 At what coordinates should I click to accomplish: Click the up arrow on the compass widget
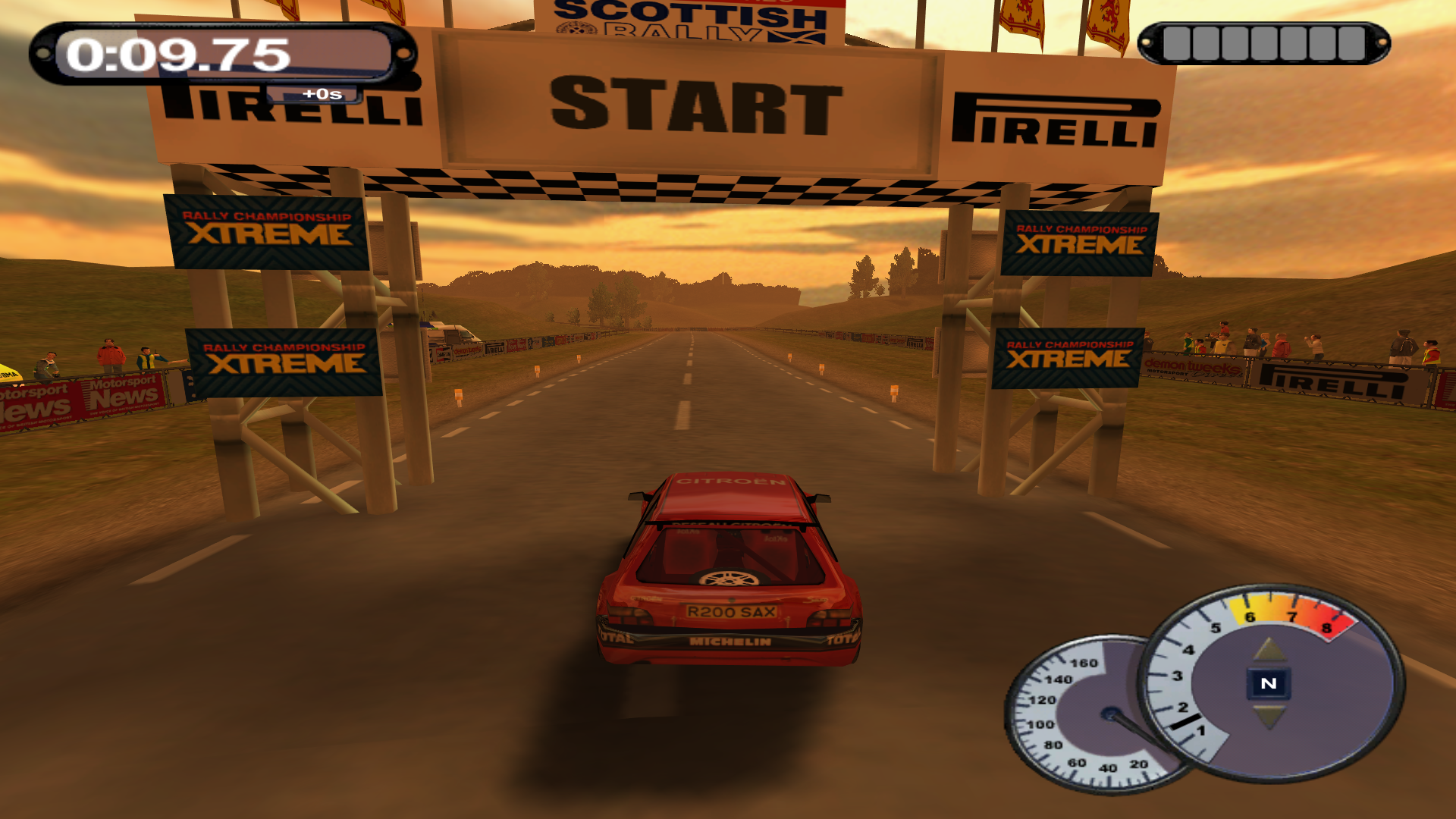tap(1267, 648)
